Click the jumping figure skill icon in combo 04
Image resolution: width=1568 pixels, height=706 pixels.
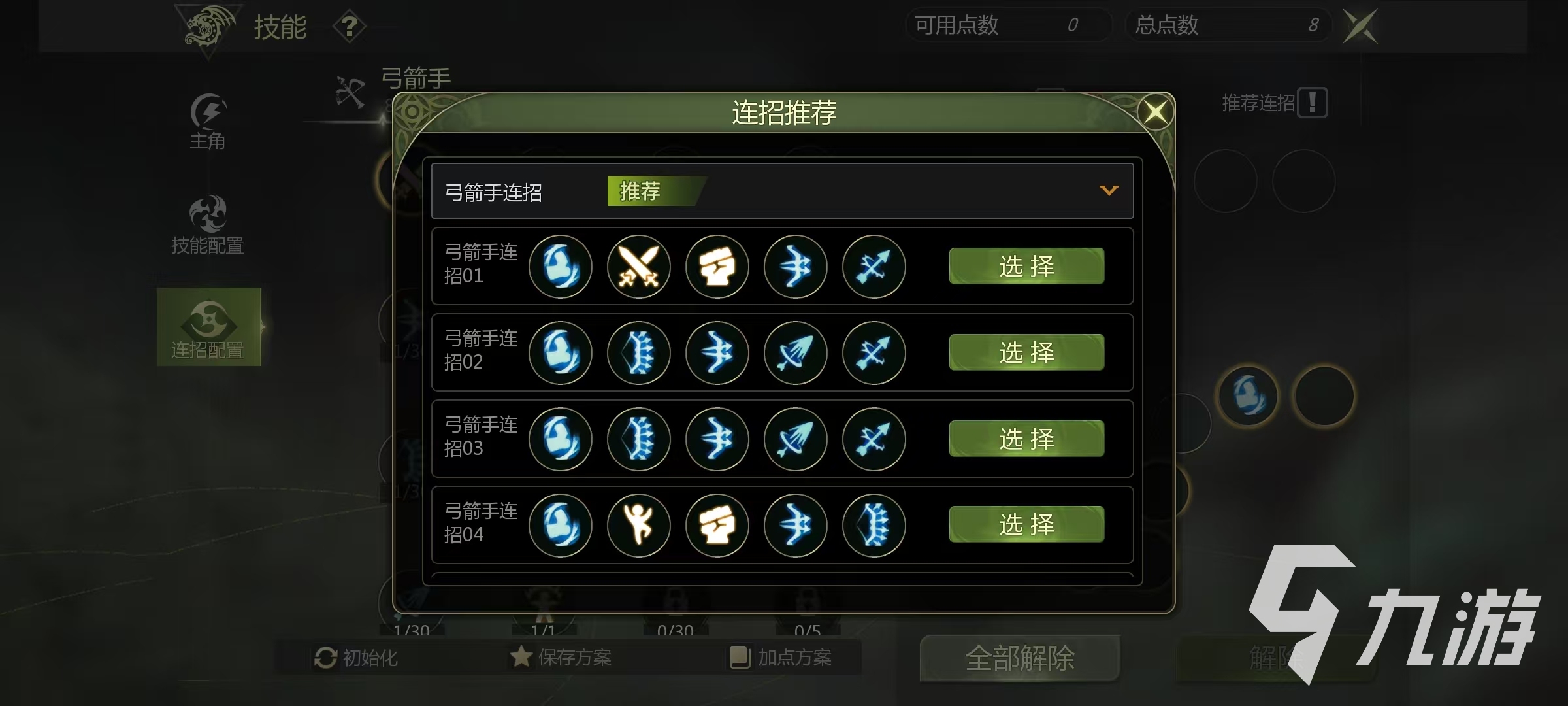[x=639, y=526]
